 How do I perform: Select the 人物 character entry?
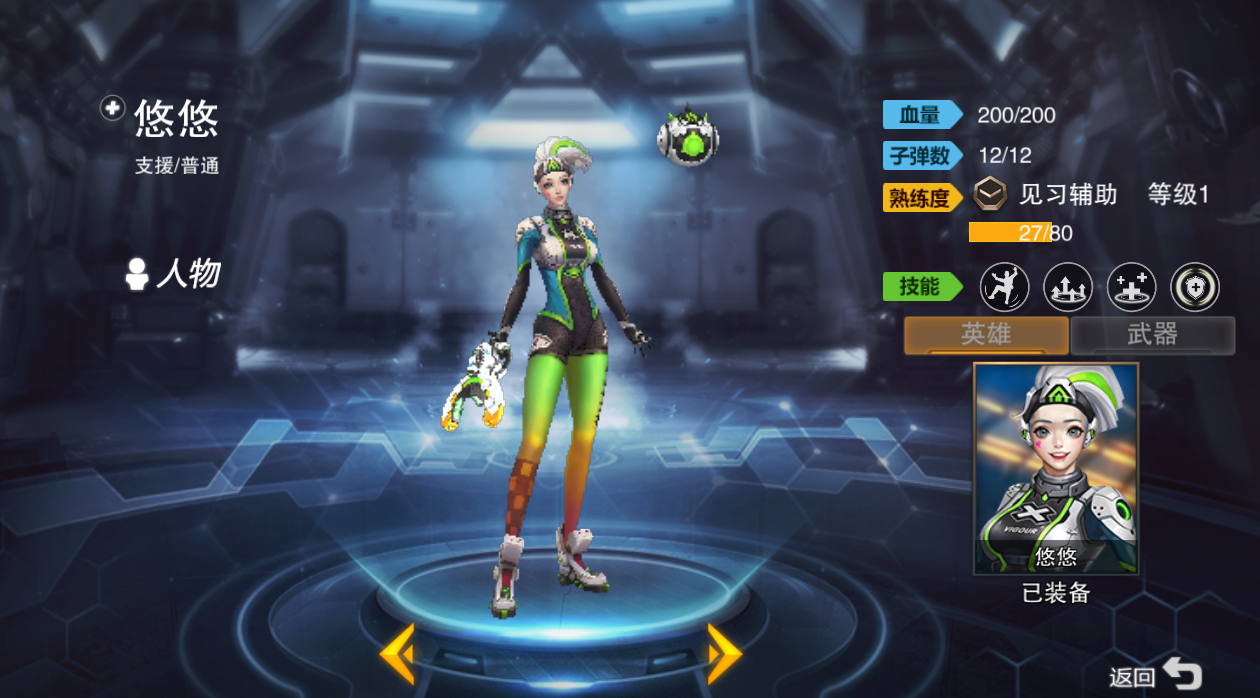[x=174, y=273]
